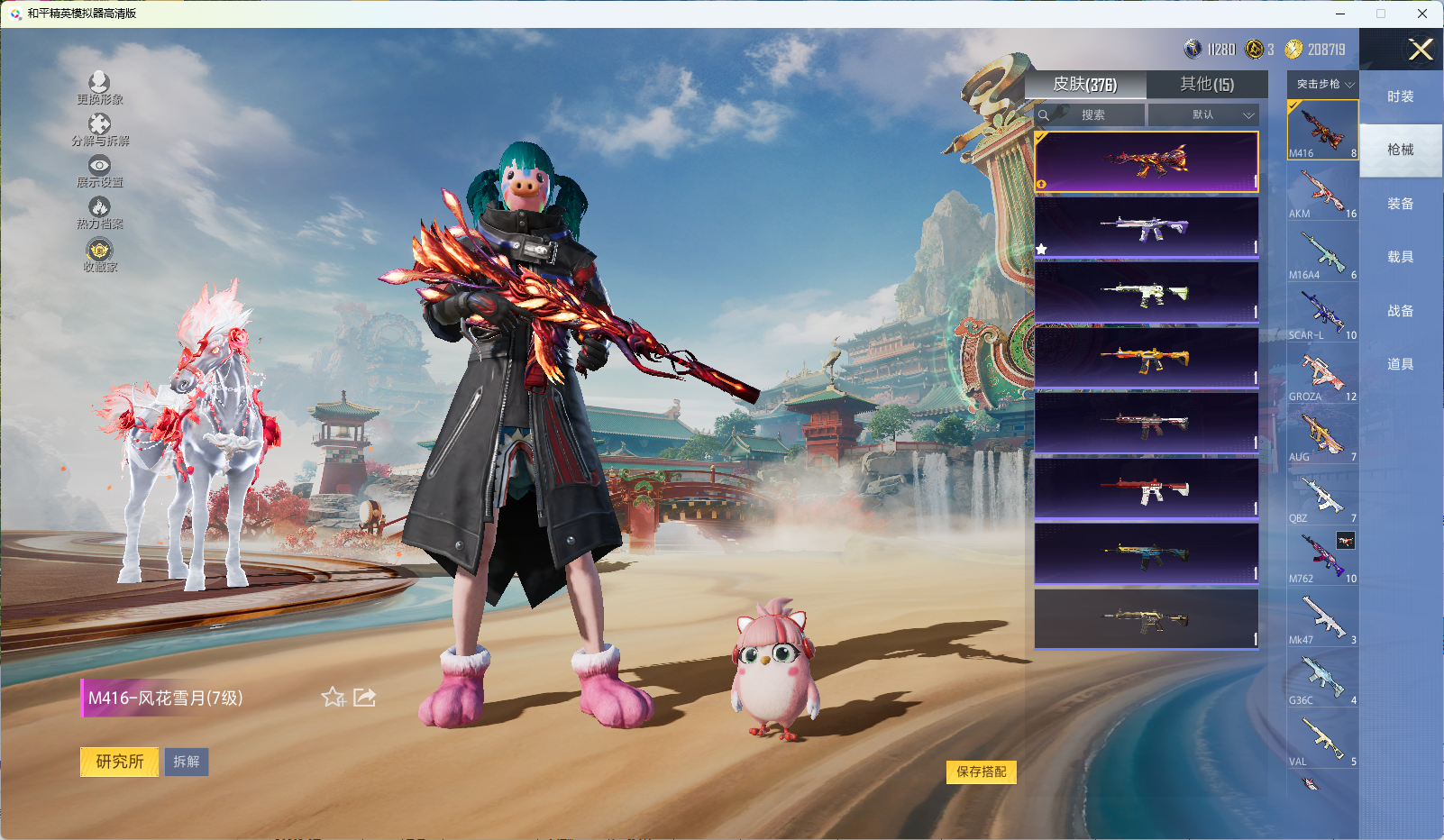Pick the M762 weapon entry
1444x840 pixels.
point(1322,557)
